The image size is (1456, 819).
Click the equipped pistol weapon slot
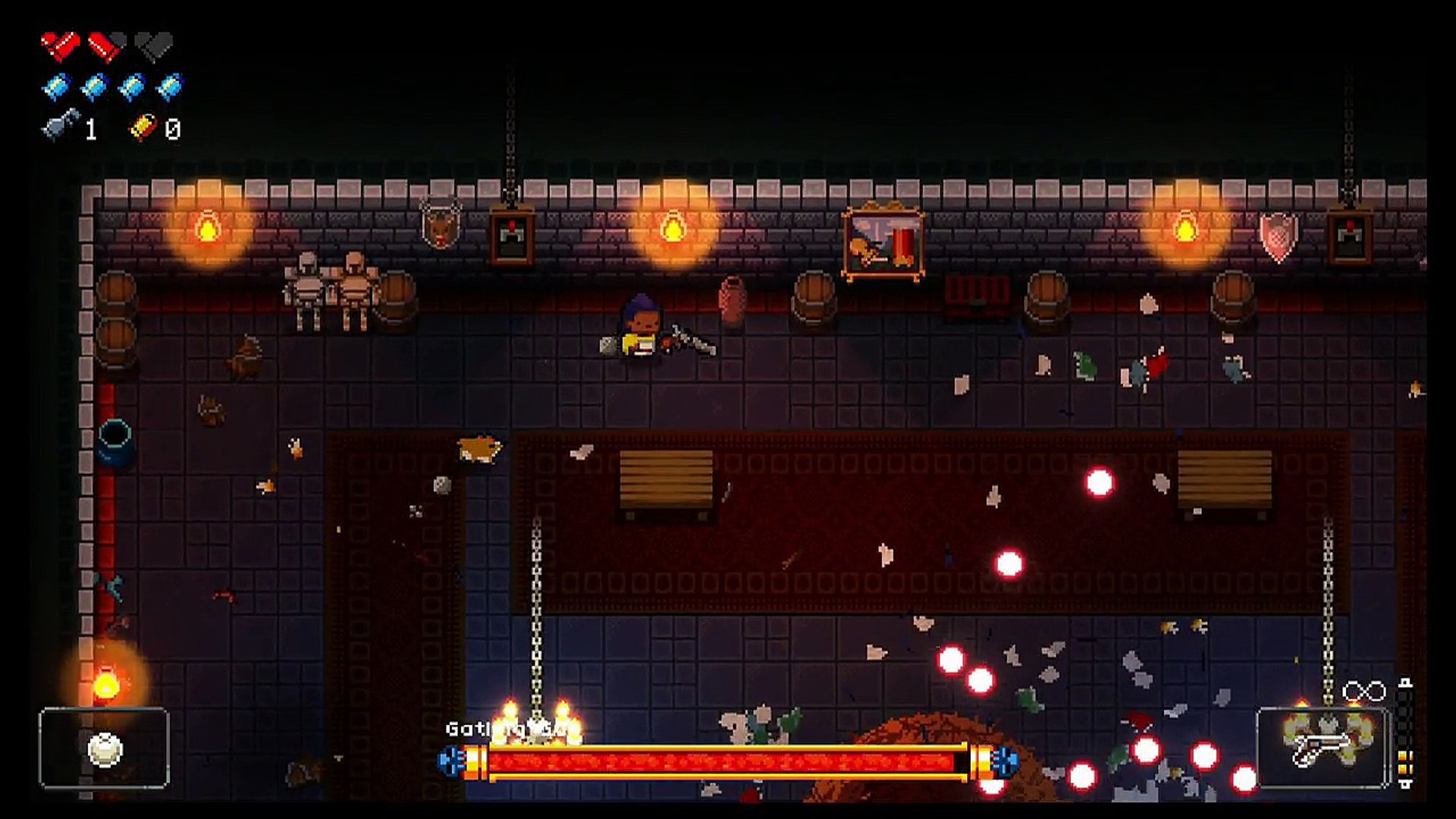[x=1323, y=748]
